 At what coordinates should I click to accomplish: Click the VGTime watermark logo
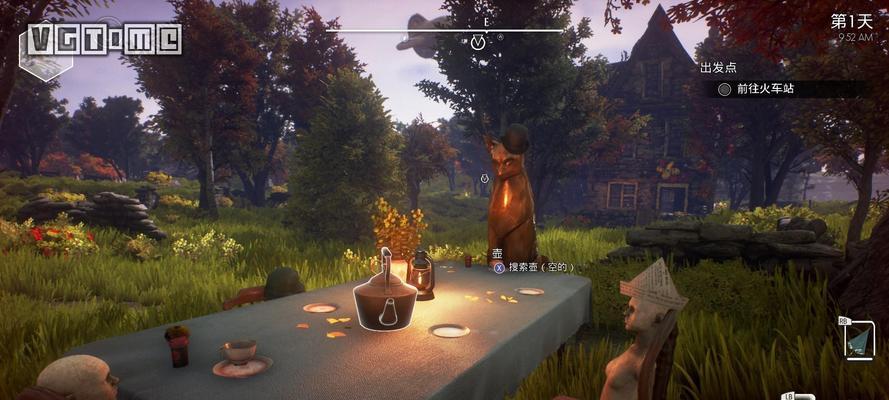point(104,38)
